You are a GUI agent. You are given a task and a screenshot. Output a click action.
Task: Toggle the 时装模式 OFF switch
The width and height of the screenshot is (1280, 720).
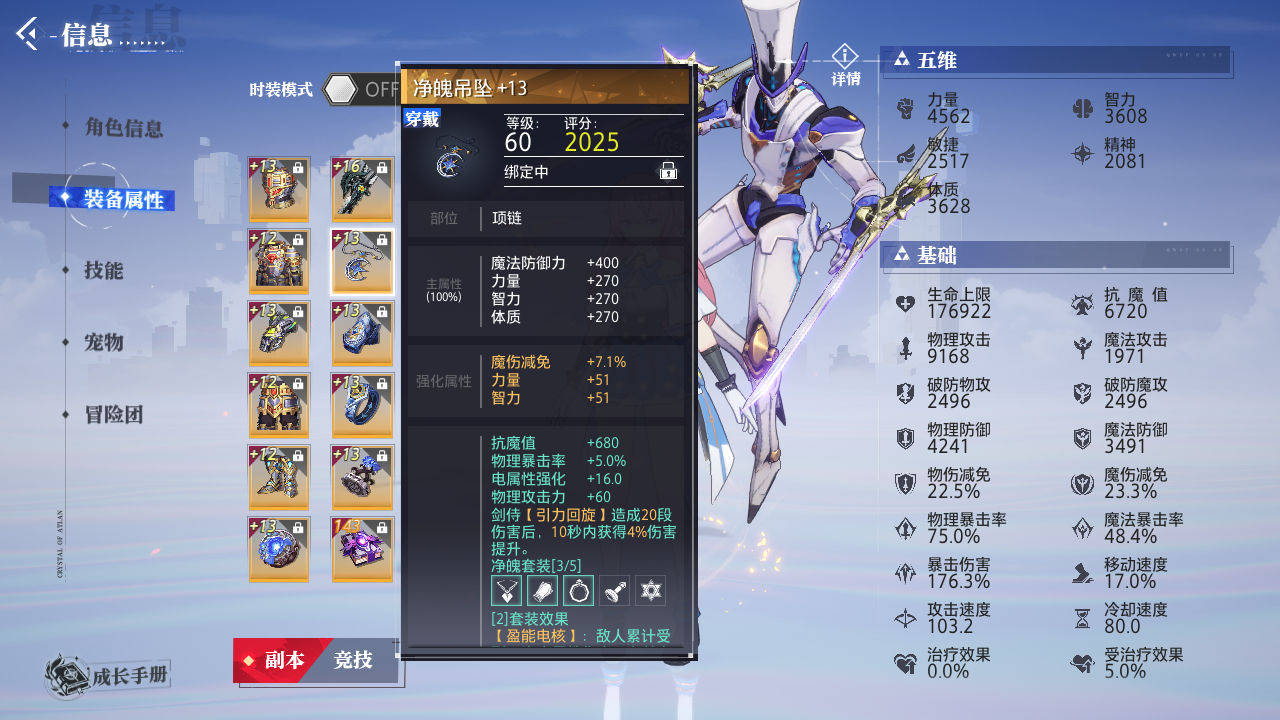[x=343, y=89]
